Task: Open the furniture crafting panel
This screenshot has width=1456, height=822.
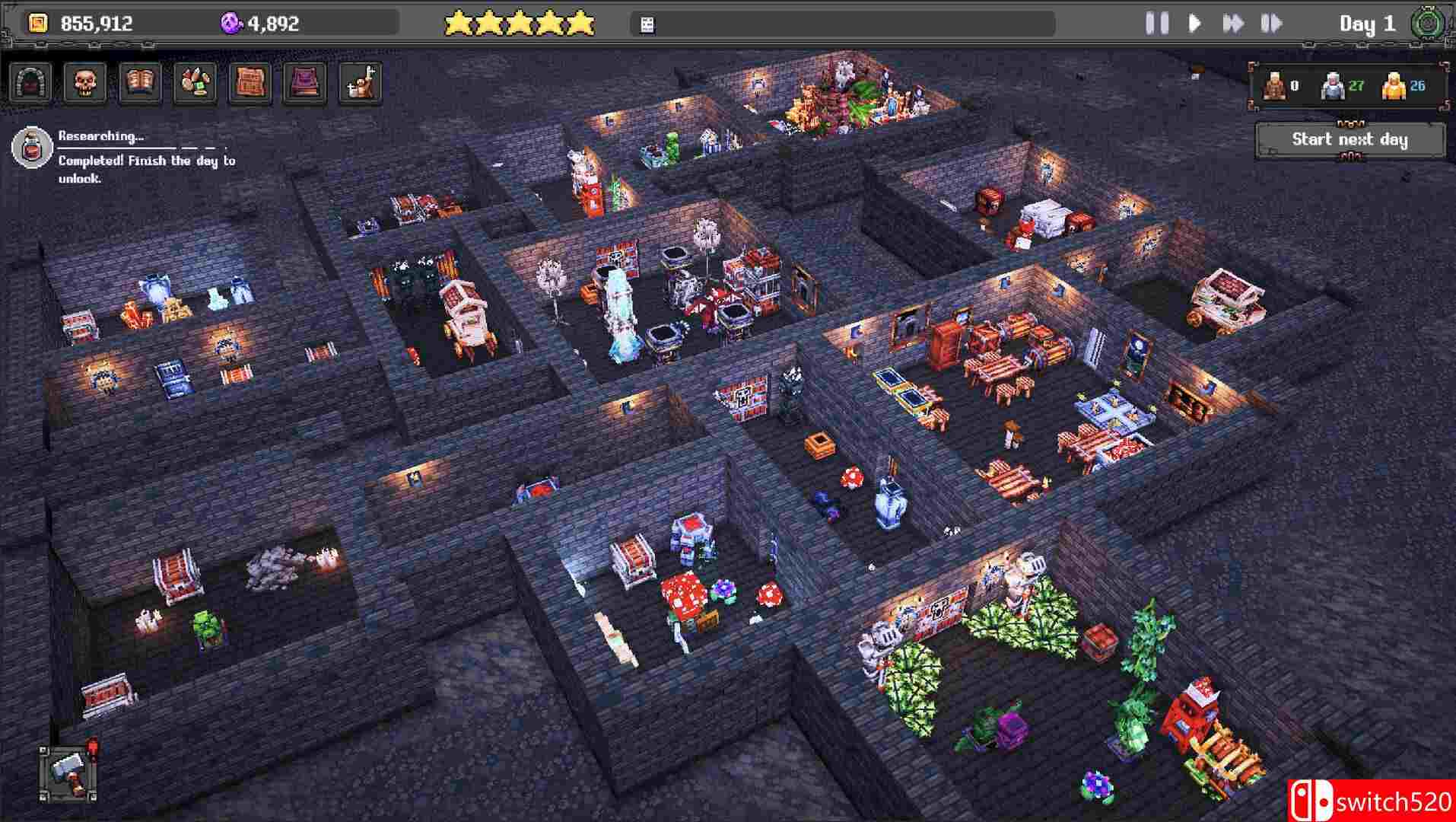Action: (x=304, y=82)
